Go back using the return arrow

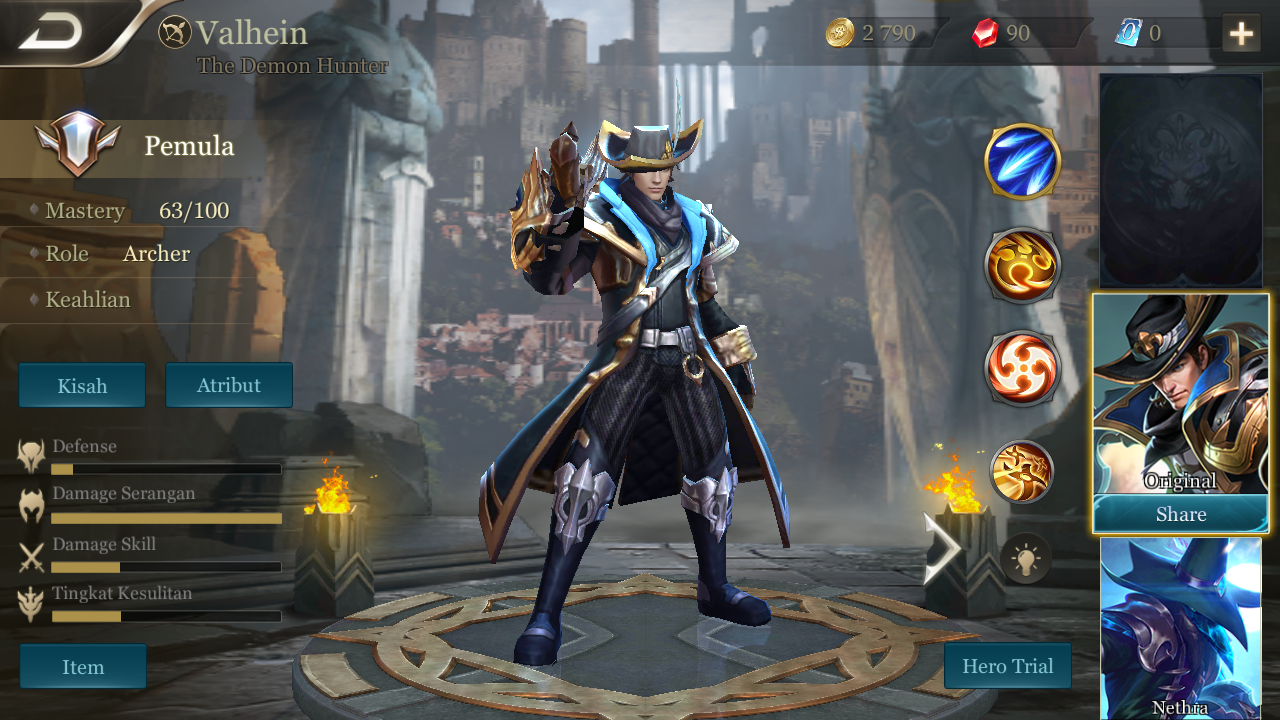coord(52,32)
